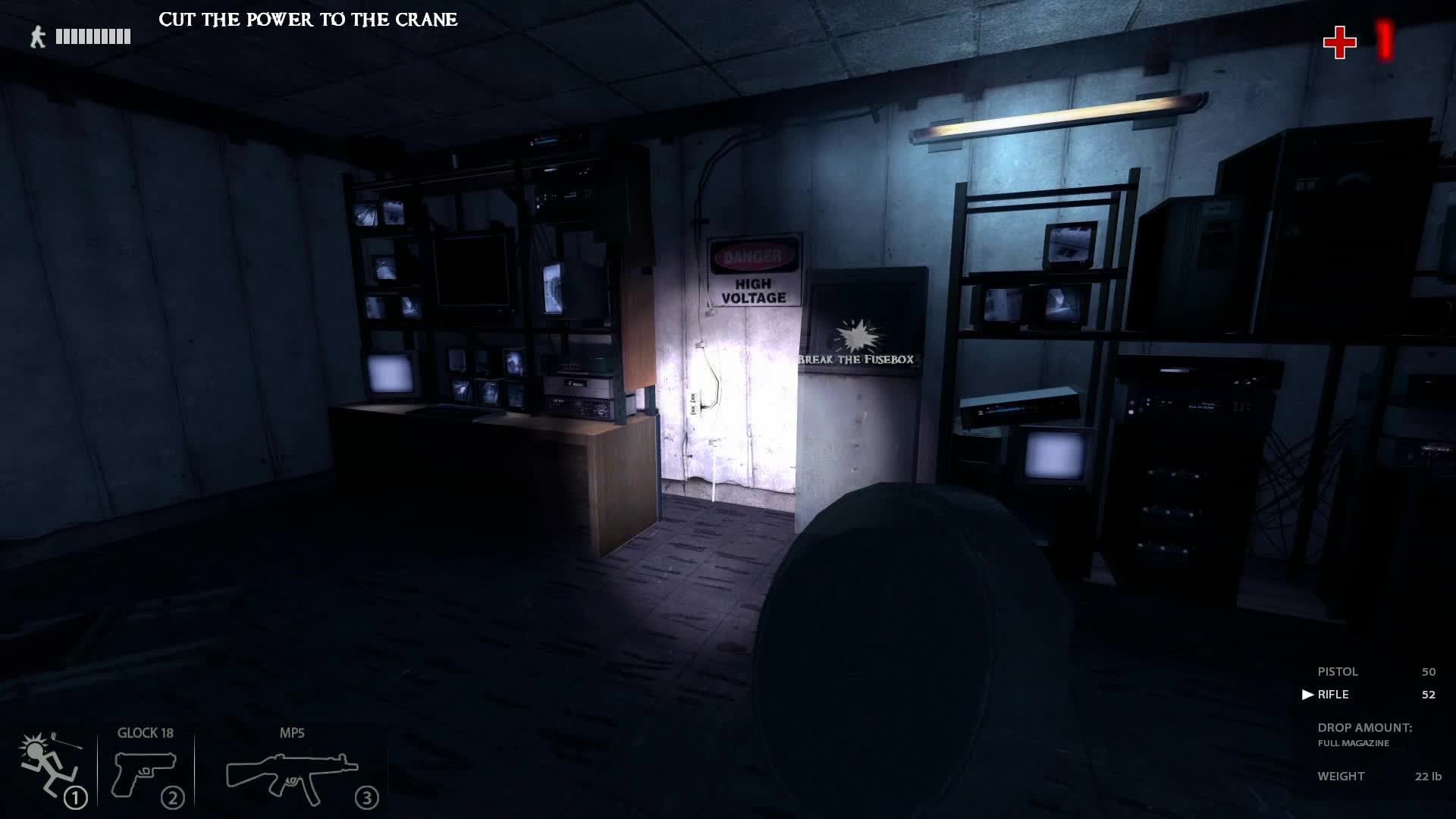Open the FULL MAGAZINE drop option

tap(1352, 744)
